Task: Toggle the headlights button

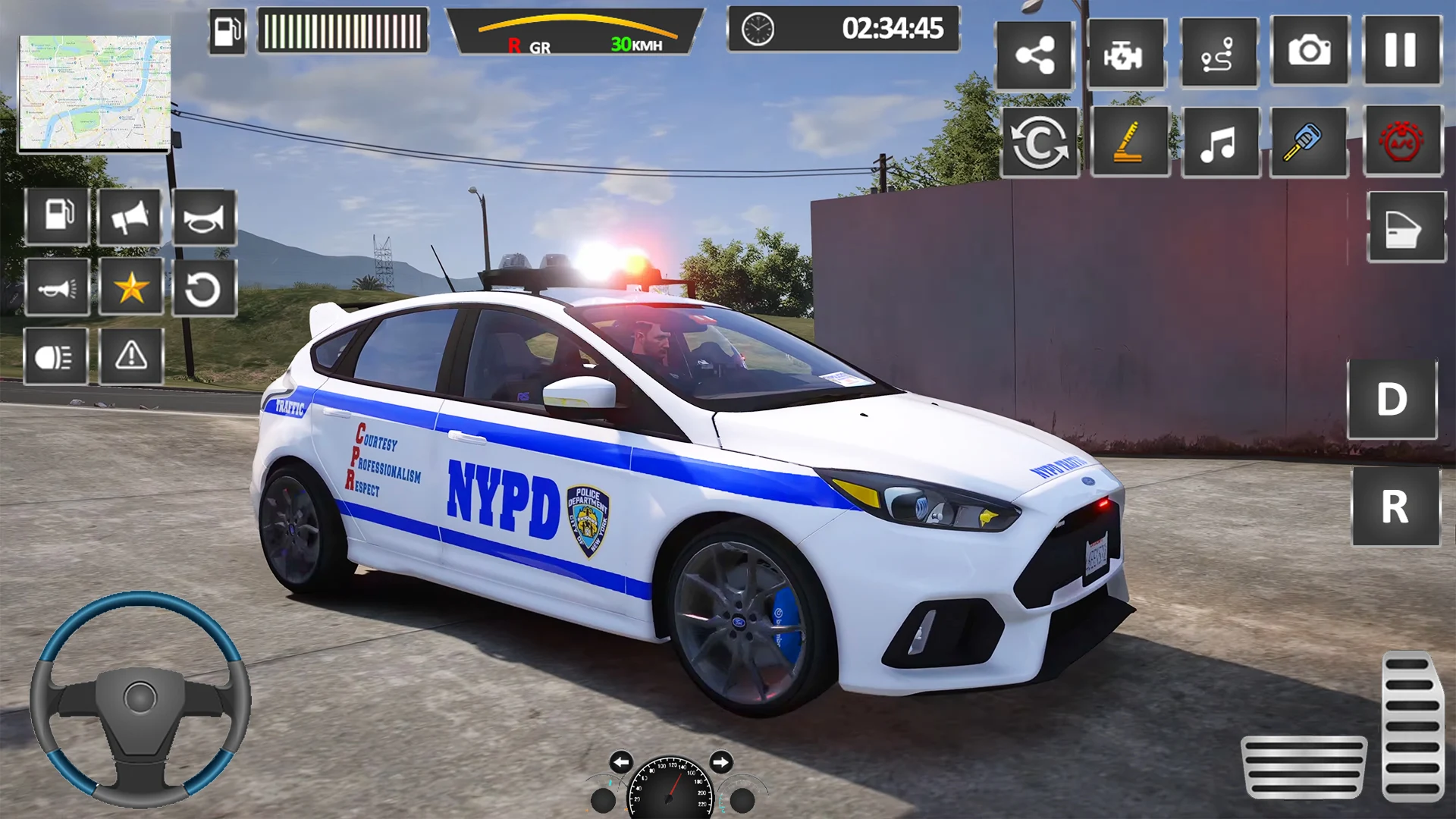Action: tap(55, 356)
